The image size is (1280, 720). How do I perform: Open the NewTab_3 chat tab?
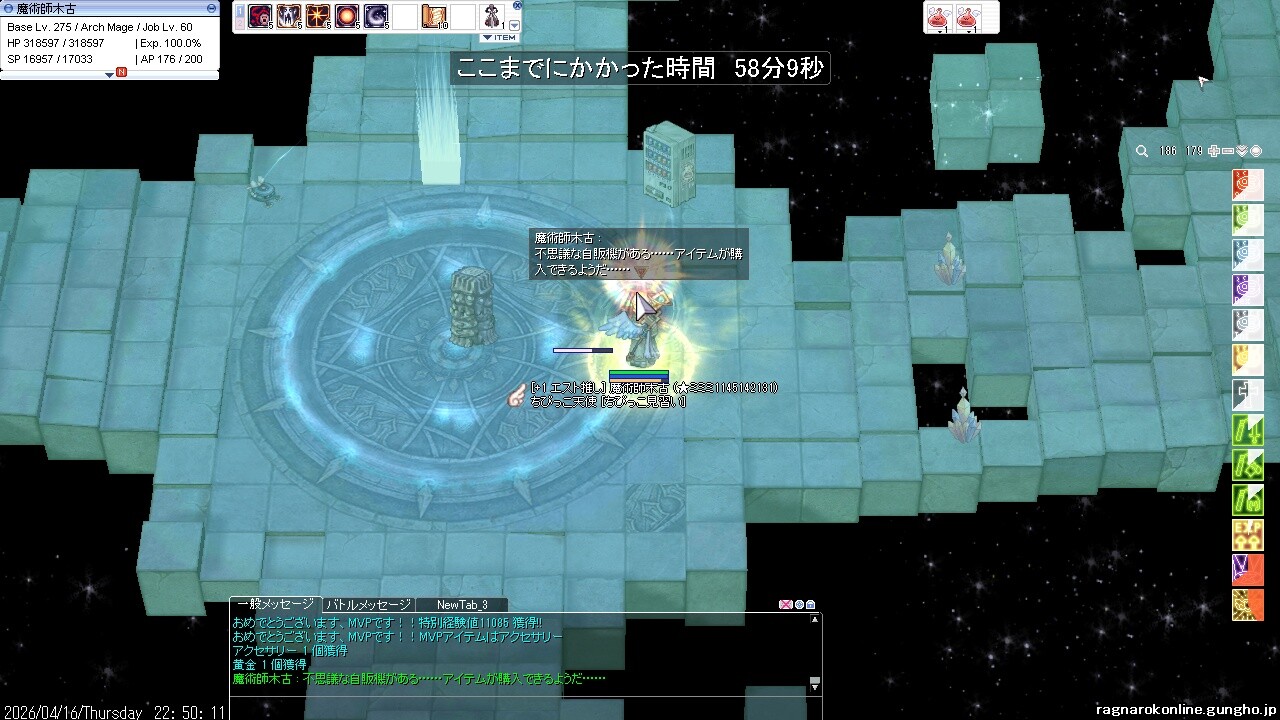(x=462, y=605)
